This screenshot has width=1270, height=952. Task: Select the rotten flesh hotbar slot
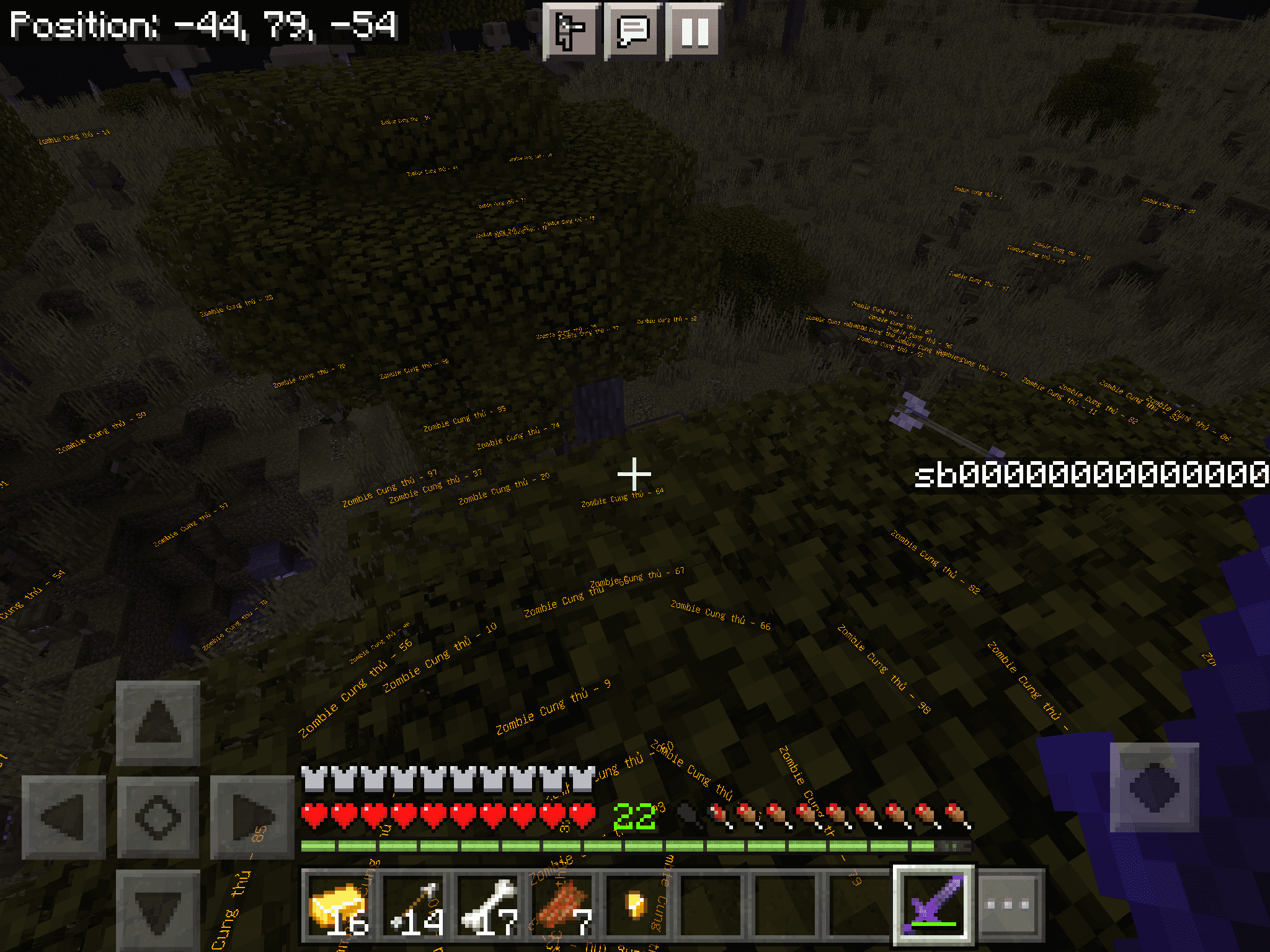(563, 906)
